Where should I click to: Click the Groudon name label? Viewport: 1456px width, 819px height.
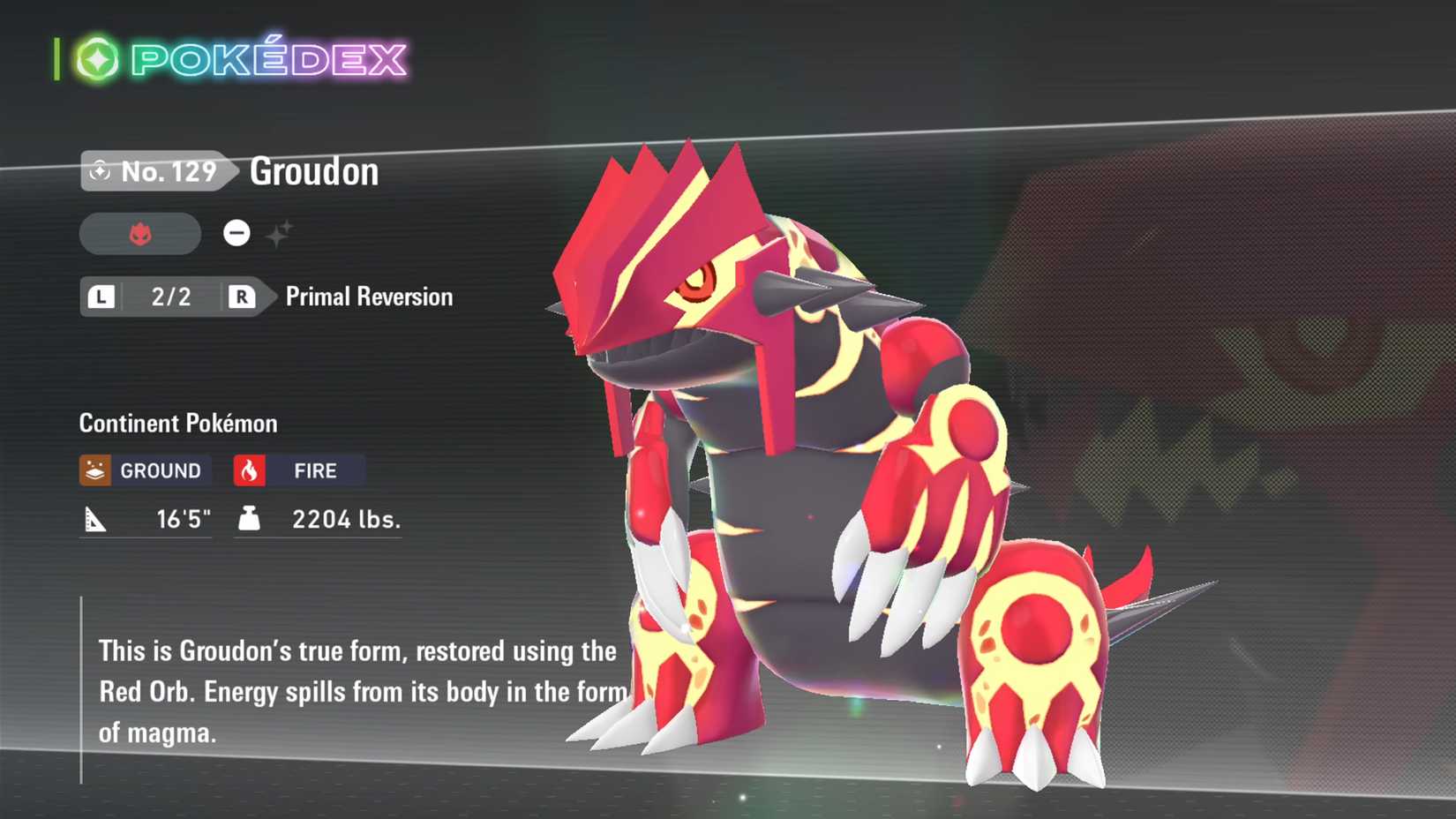[313, 171]
